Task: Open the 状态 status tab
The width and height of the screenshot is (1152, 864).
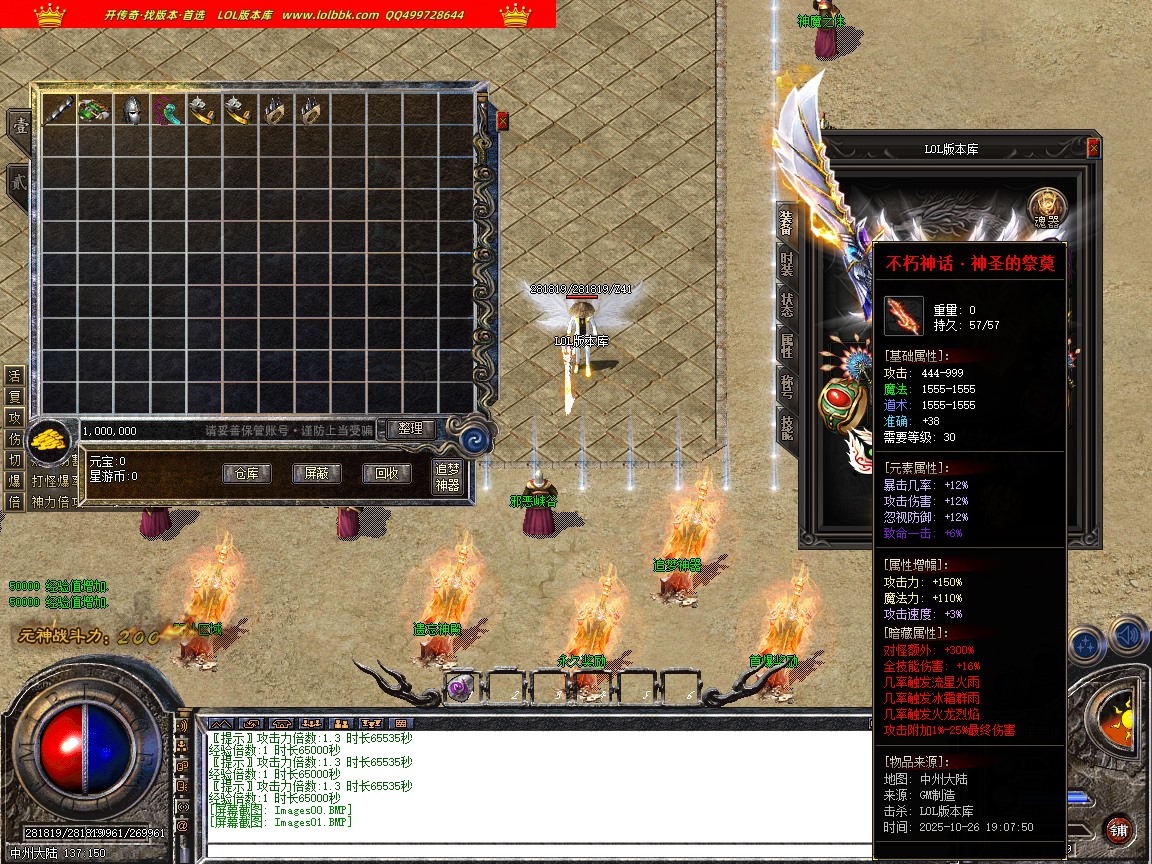Action: coord(787,305)
